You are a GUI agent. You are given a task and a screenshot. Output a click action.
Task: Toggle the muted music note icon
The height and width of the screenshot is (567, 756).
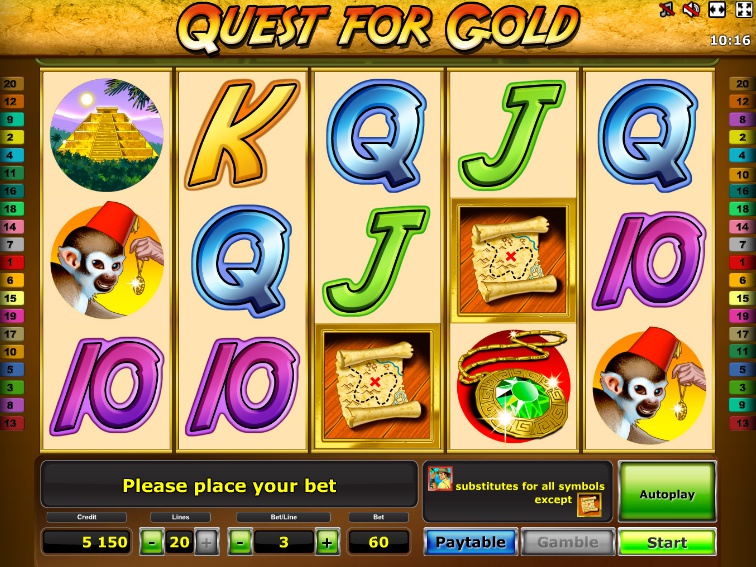click(x=666, y=10)
